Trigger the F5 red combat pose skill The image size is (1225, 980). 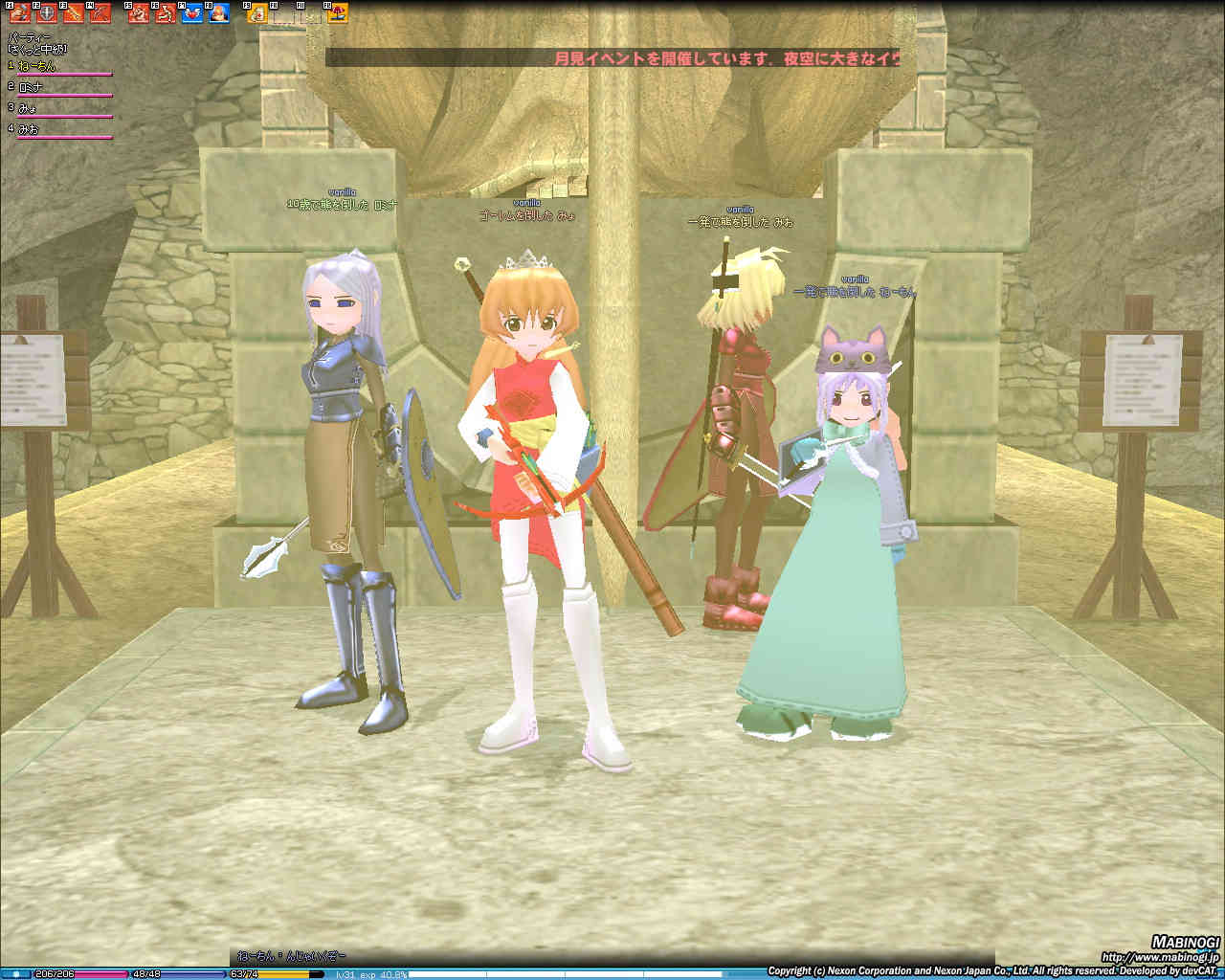(x=139, y=13)
